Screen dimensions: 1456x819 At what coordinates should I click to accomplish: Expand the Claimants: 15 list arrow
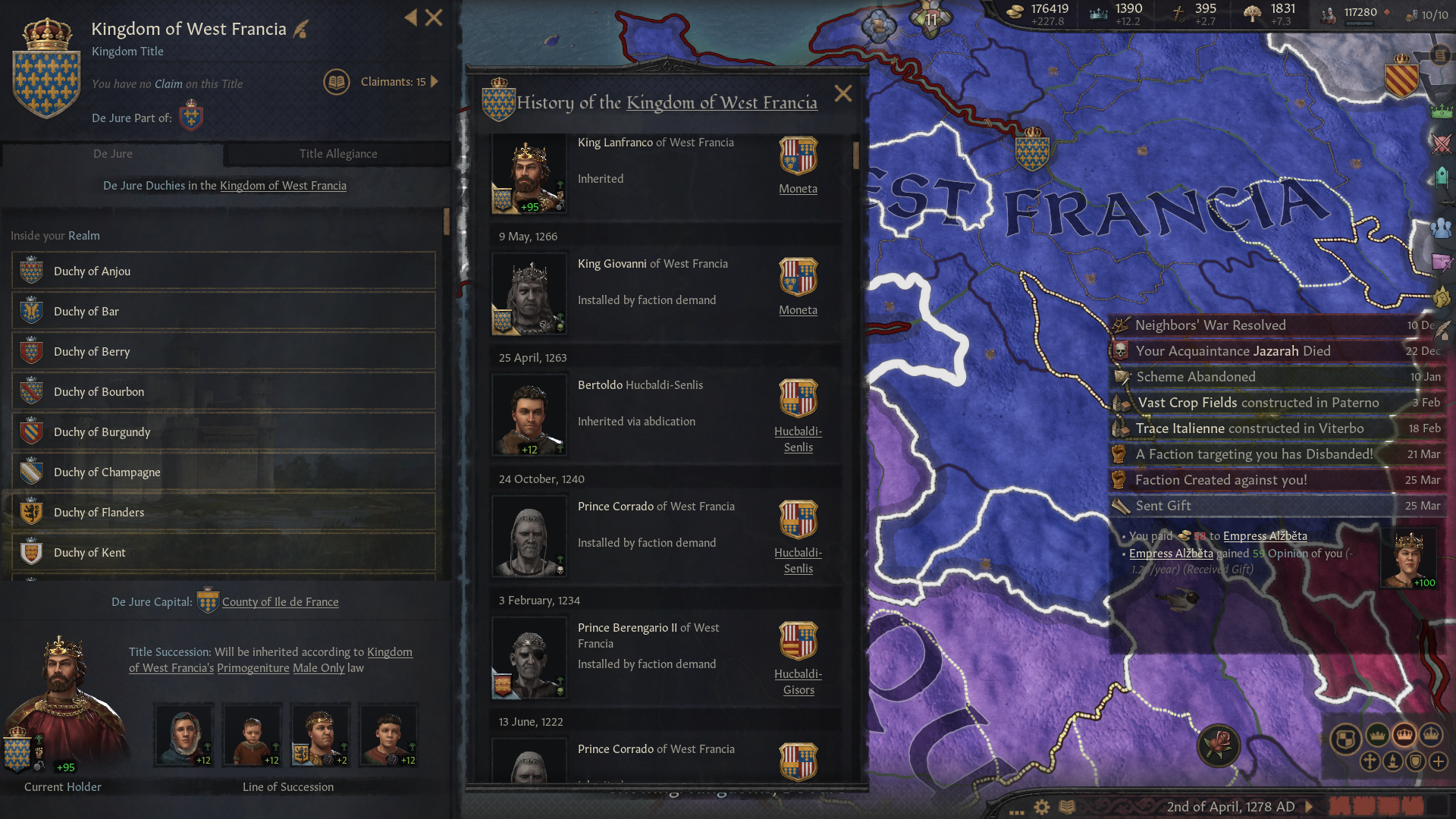[433, 81]
